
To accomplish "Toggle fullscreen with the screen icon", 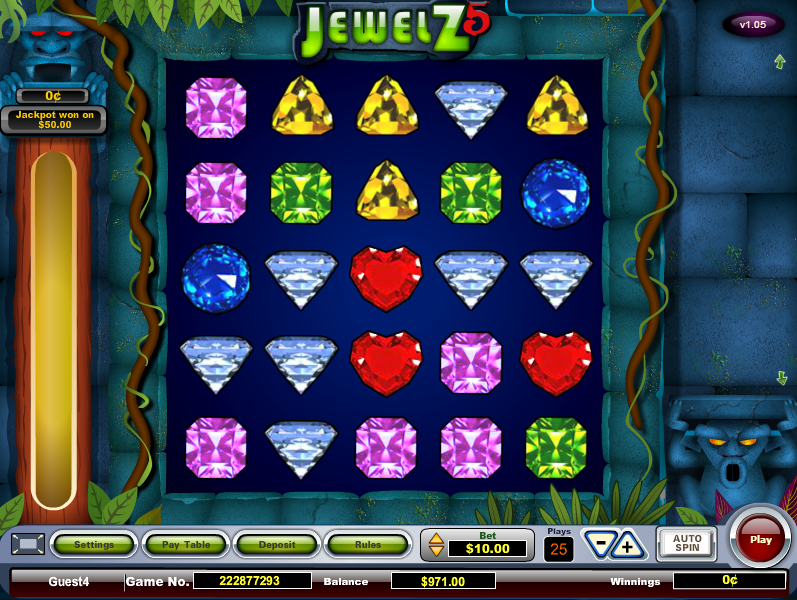I will coord(28,545).
